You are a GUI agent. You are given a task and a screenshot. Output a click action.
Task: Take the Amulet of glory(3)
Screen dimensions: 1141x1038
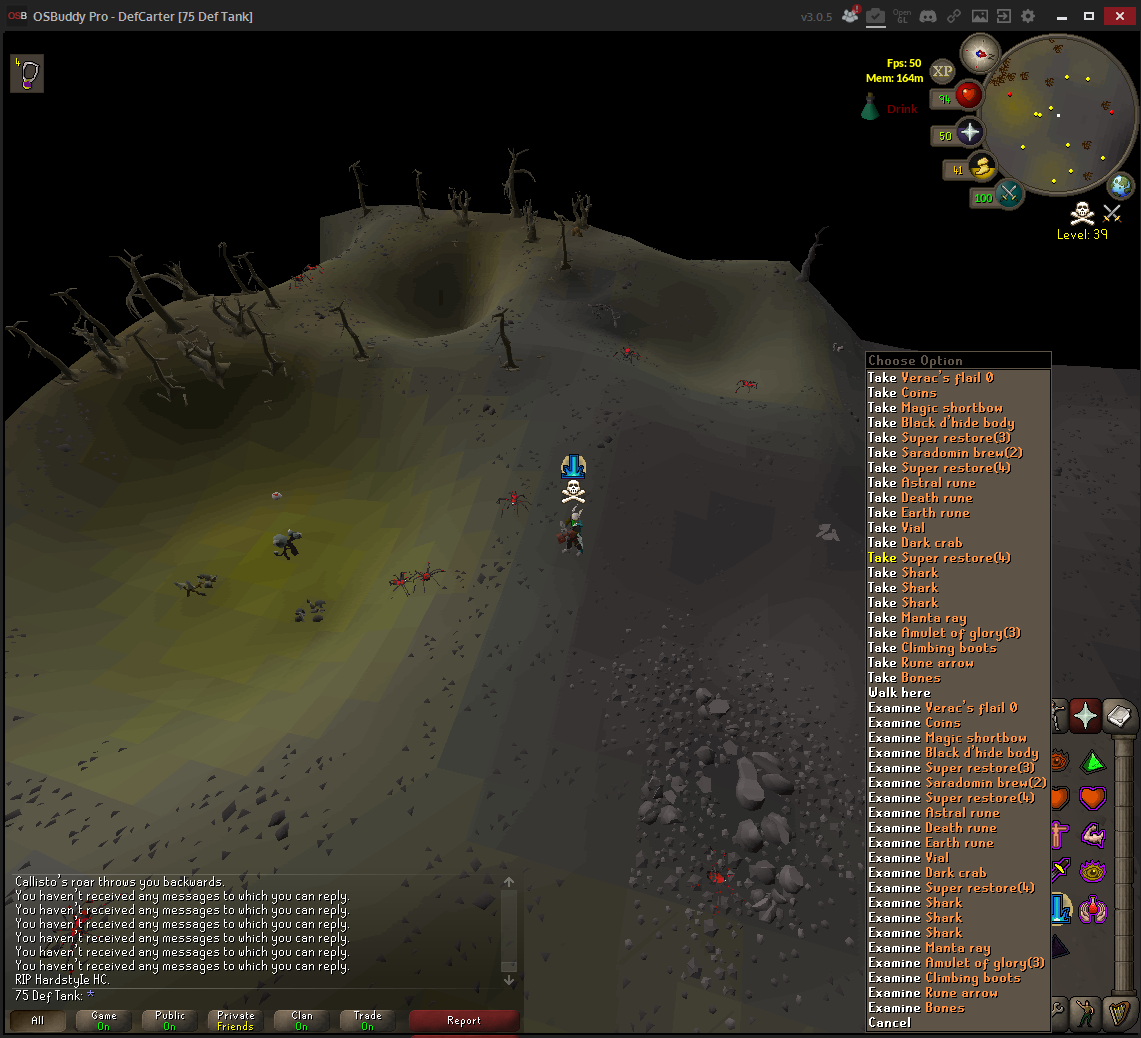point(943,633)
